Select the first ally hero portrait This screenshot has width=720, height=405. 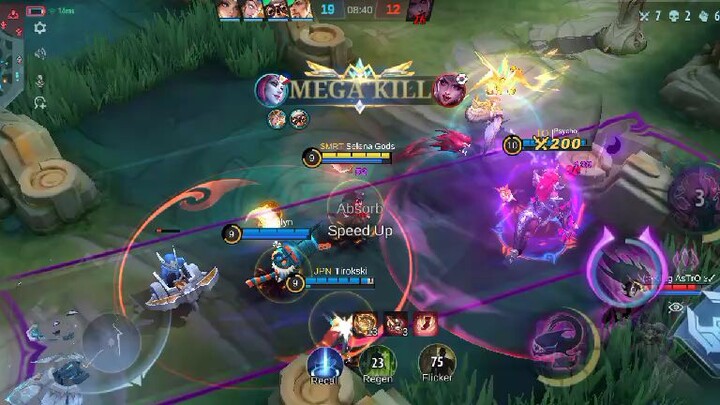pyautogui.click(x=228, y=9)
